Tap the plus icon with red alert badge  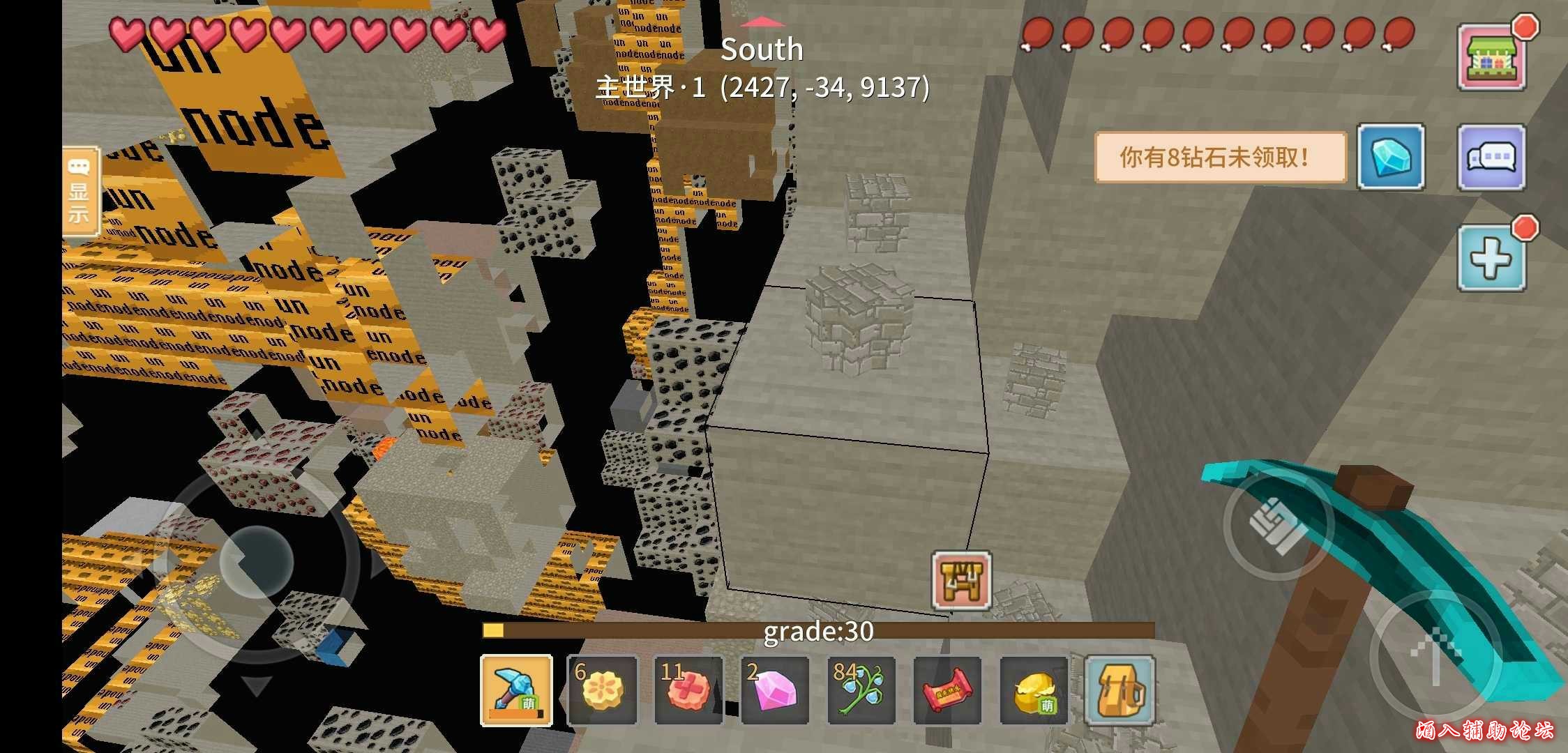point(1492,257)
